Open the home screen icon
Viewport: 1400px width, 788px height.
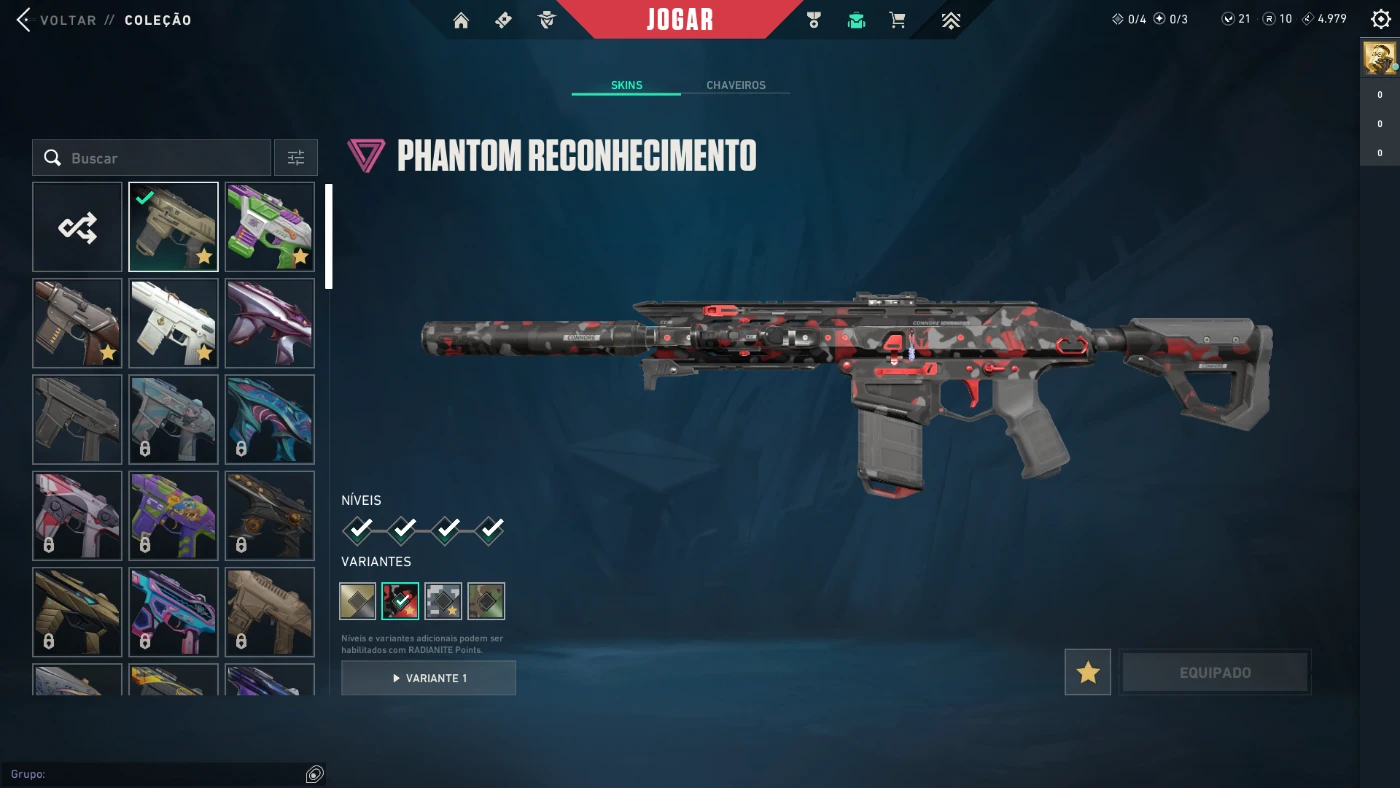click(x=461, y=20)
